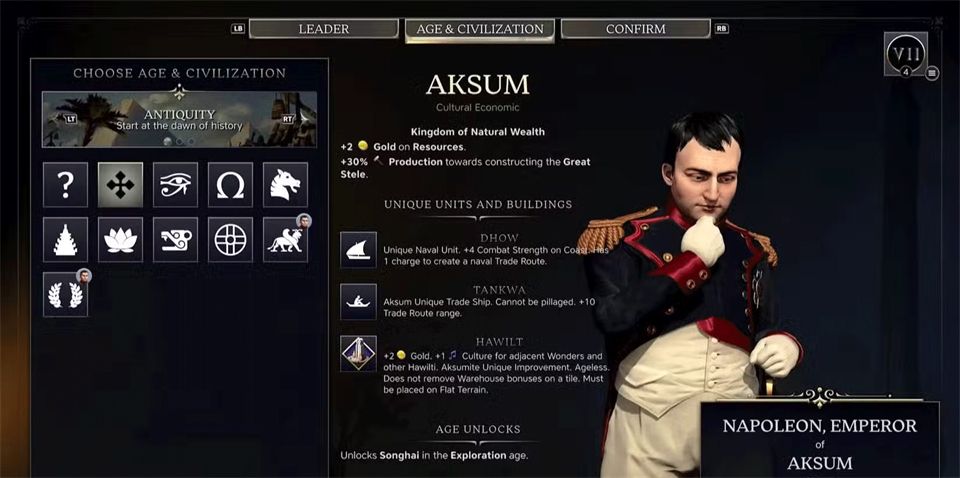Viewport: 960px width, 478px height.
Task: Choose the Greece omega civilization tile
Action: [x=230, y=185]
